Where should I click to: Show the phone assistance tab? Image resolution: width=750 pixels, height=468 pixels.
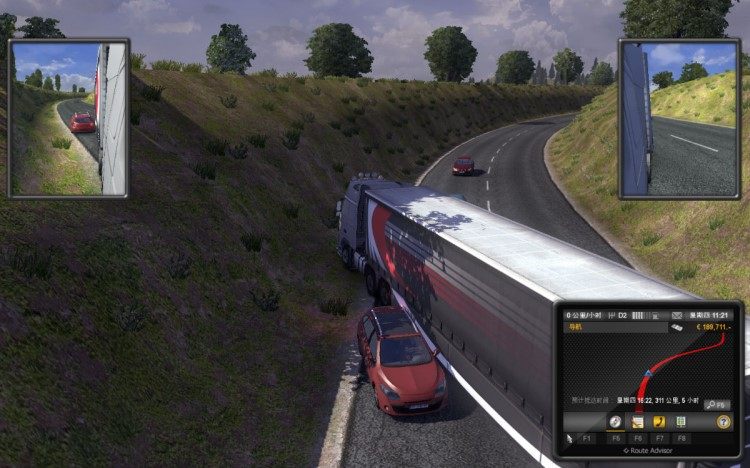pos(659,422)
